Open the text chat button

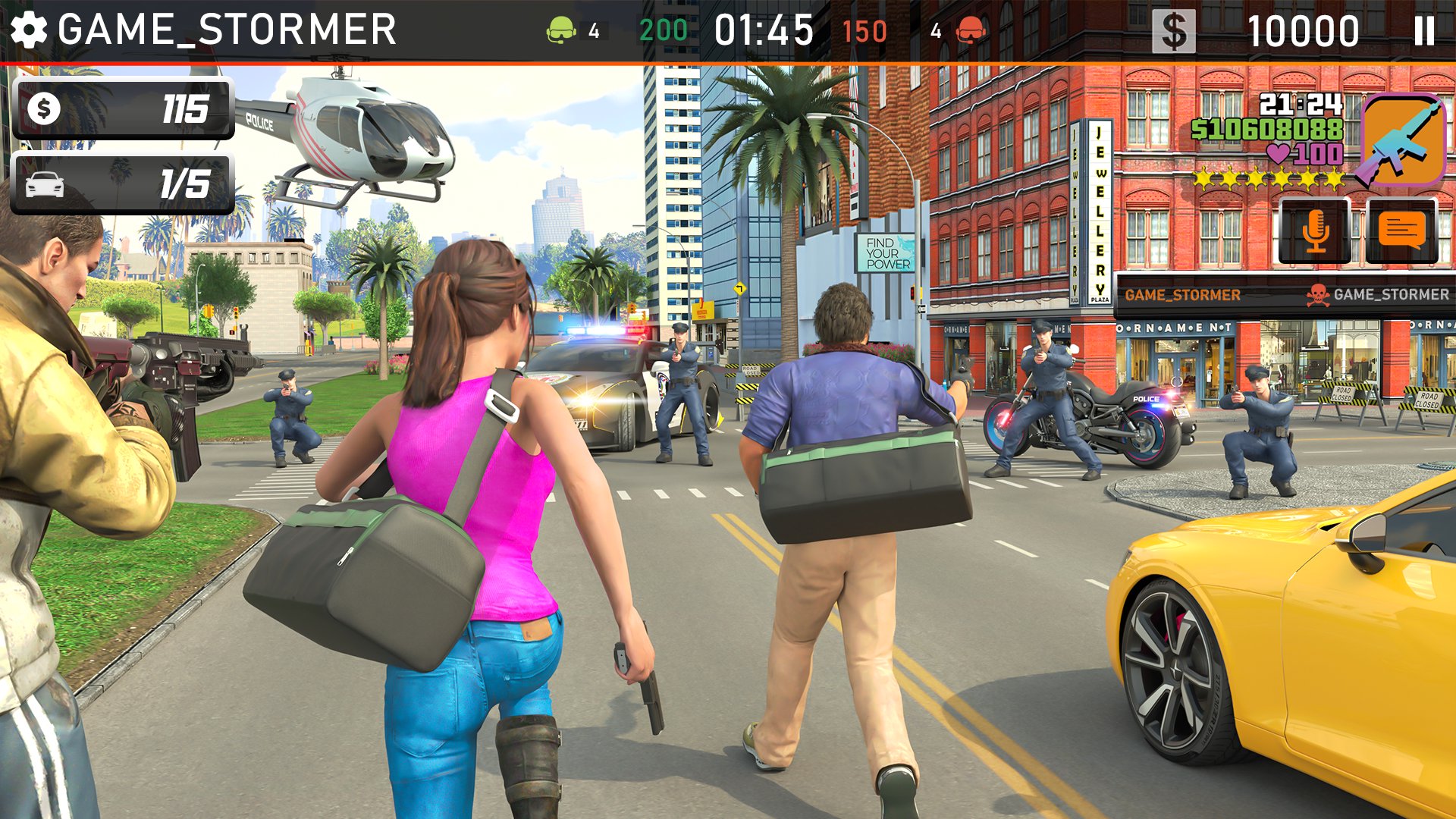pyautogui.click(x=1401, y=231)
